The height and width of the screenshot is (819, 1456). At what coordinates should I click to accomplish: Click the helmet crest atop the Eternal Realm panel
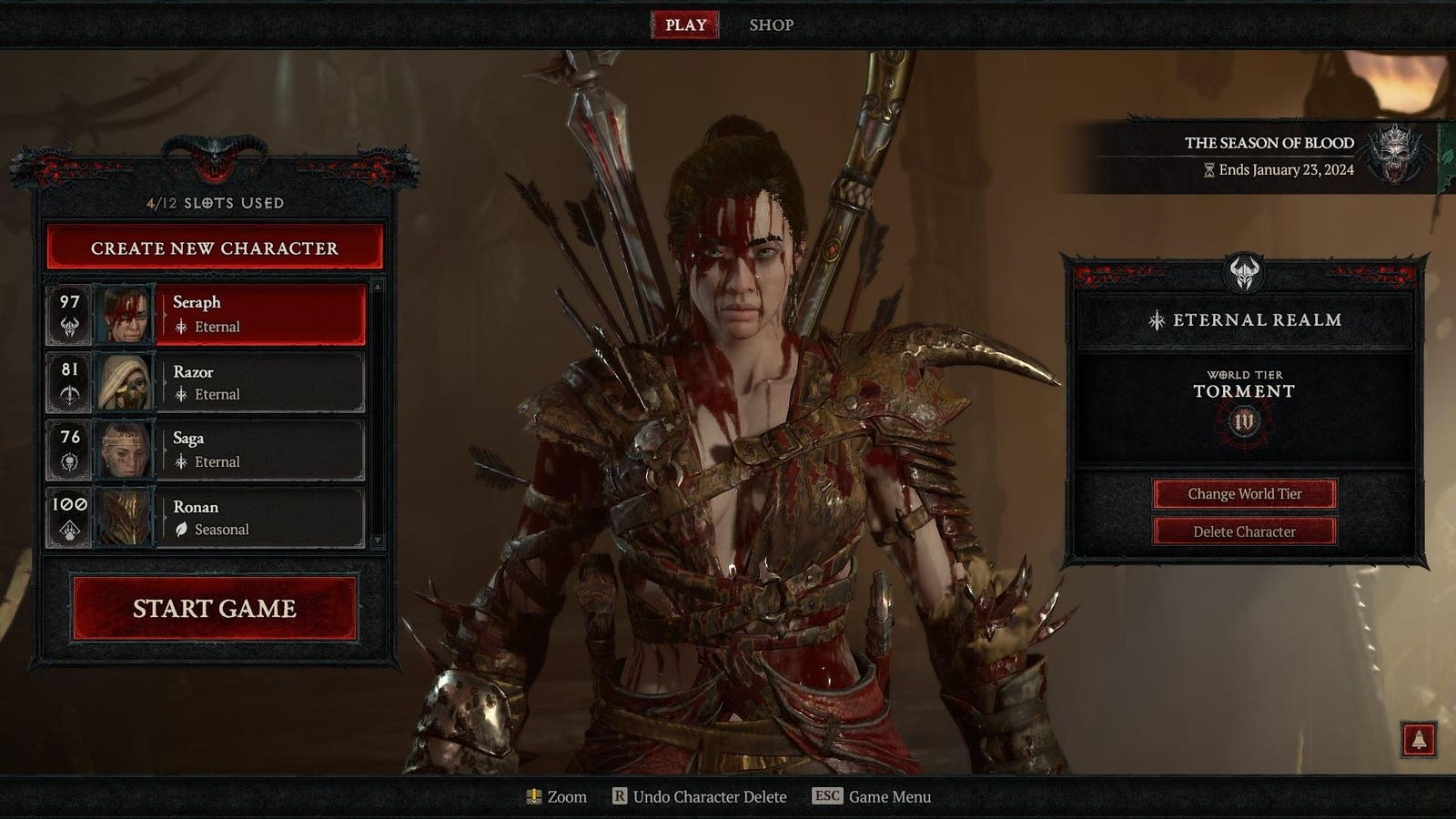[x=1245, y=270]
